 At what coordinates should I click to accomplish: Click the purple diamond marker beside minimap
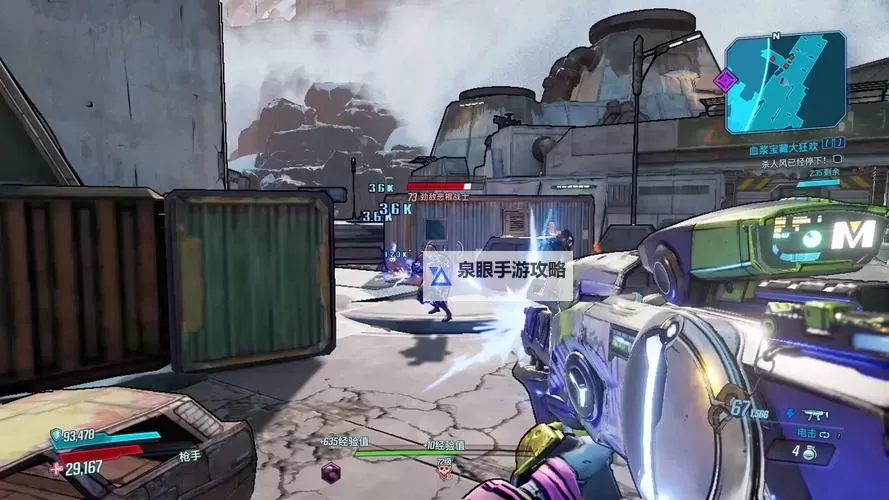click(x=724, y=79)
